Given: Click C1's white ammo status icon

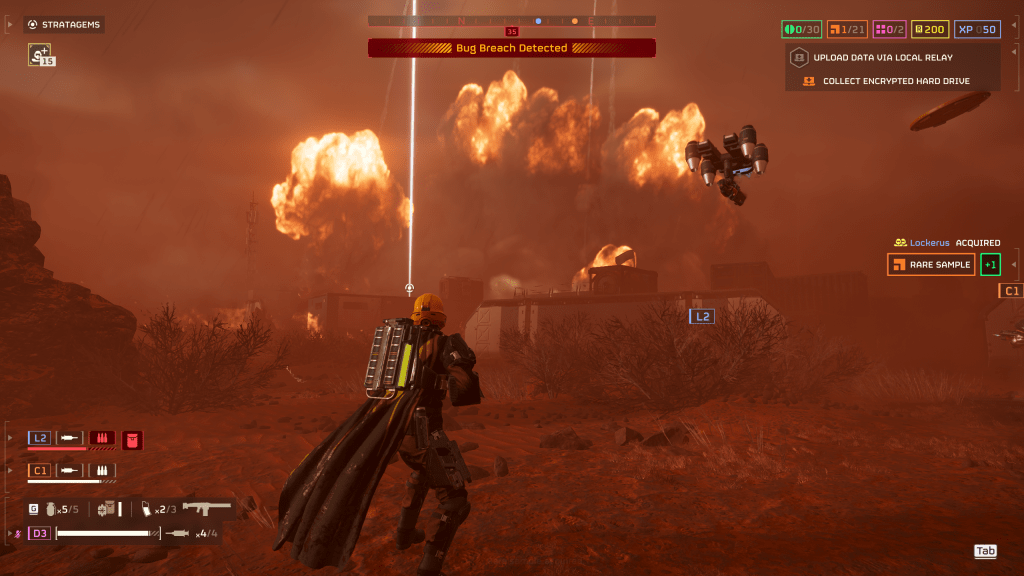Looking at the screenshot, I should pyautogui.click(x=102, y=470).
